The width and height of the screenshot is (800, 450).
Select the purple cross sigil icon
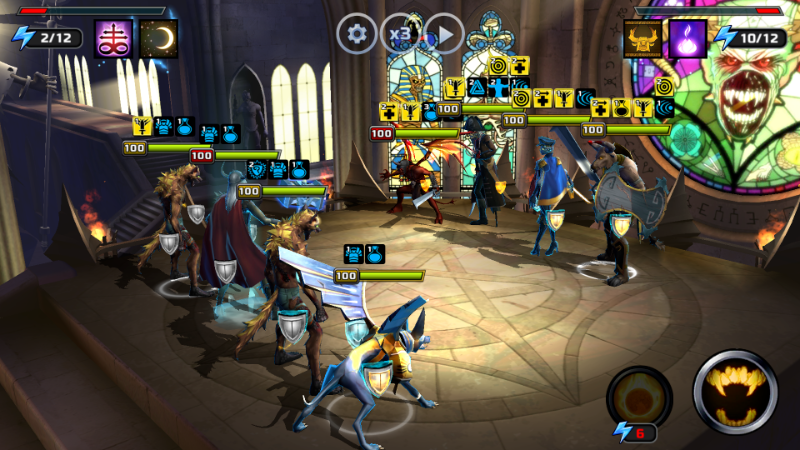114,39
